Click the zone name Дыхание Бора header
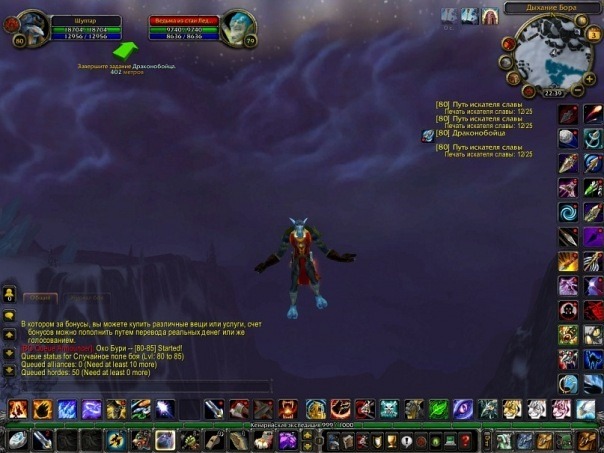The height and width of the screenshot is (453, 604). click(550, 8)
